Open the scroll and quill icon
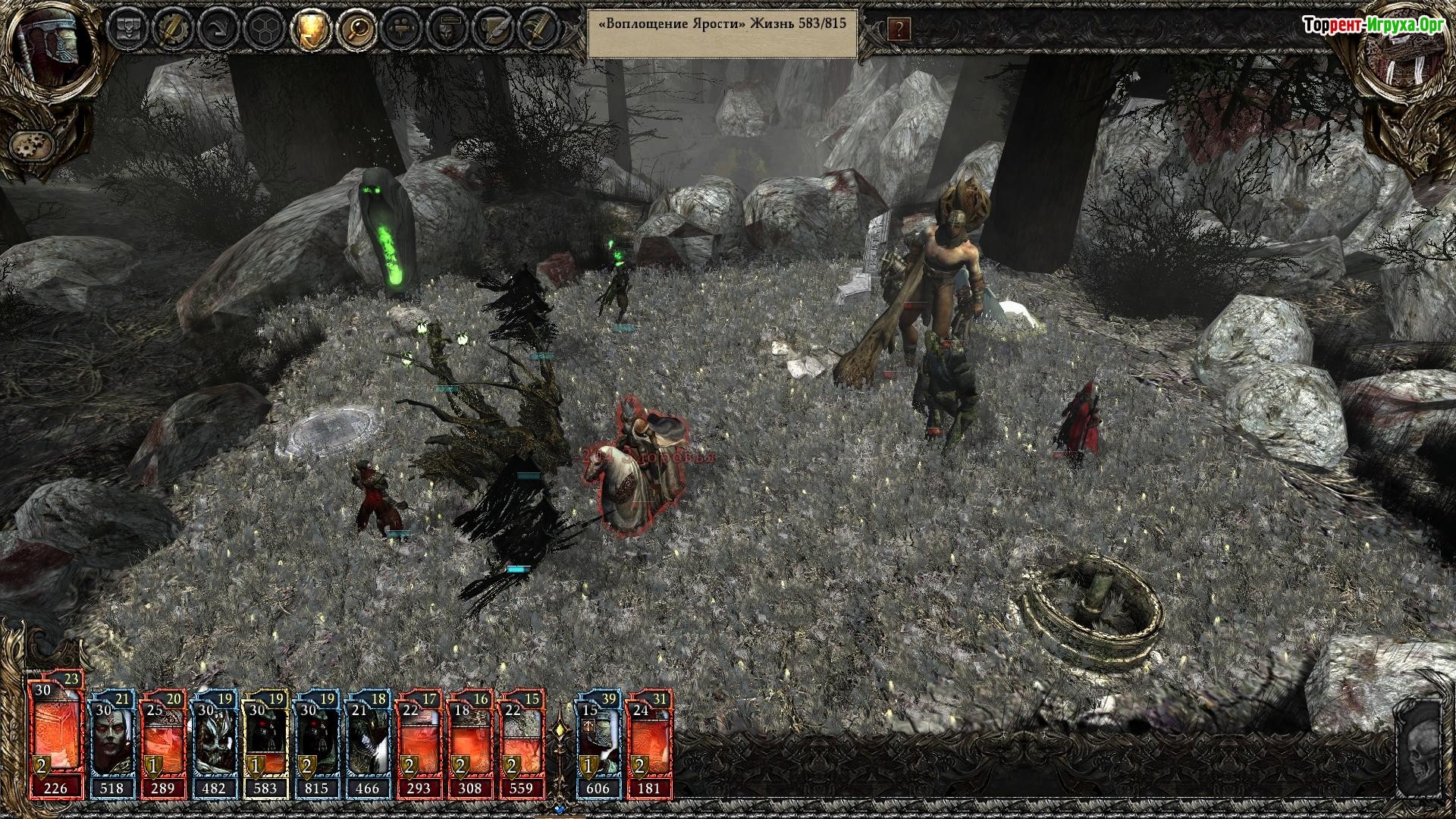This screenshot has height=819, width=1456. pyautogui.click(x=494, y=29)
